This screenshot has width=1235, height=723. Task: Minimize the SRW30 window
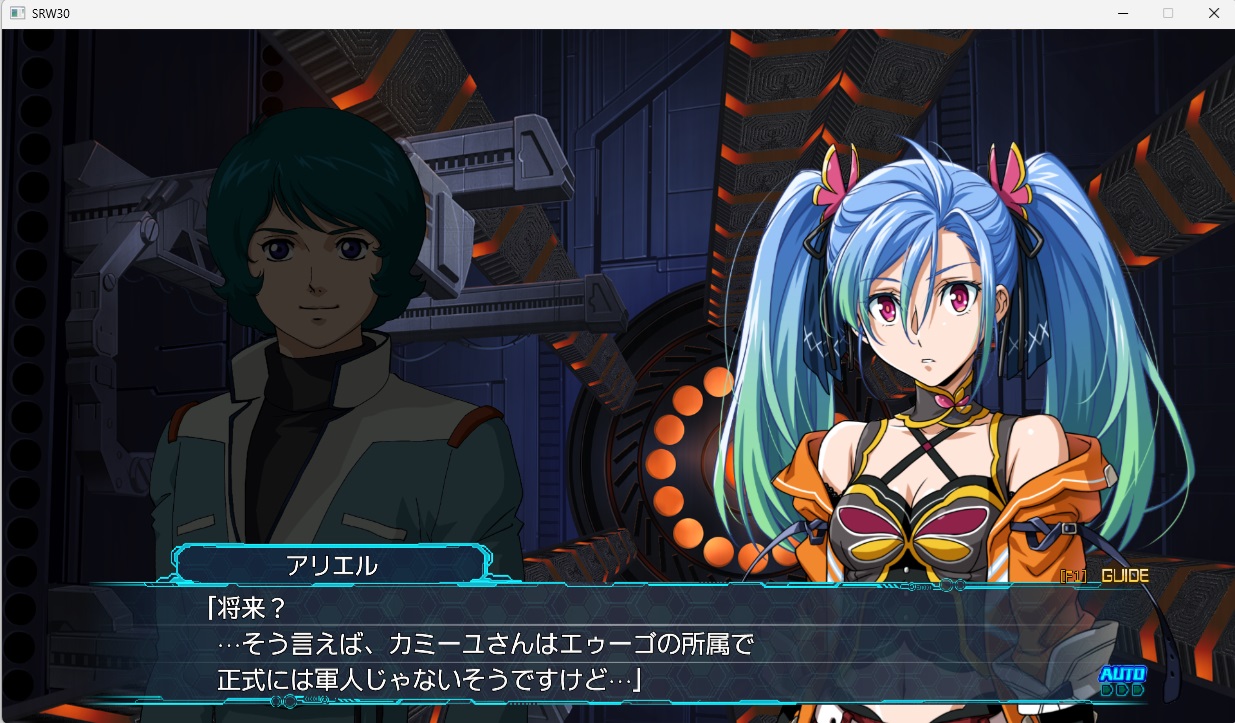tap(1123, 14)
